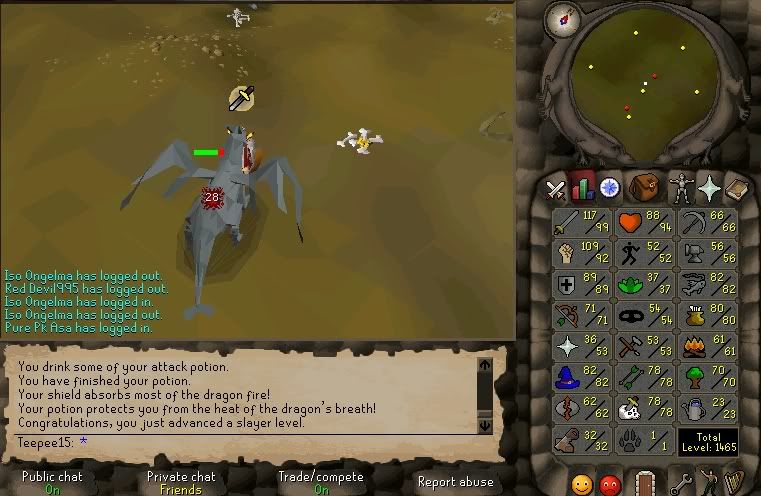761x496 pixels.
Task: Open the combat styles tab
Action: pyautogui.click(x=555, y=187)
